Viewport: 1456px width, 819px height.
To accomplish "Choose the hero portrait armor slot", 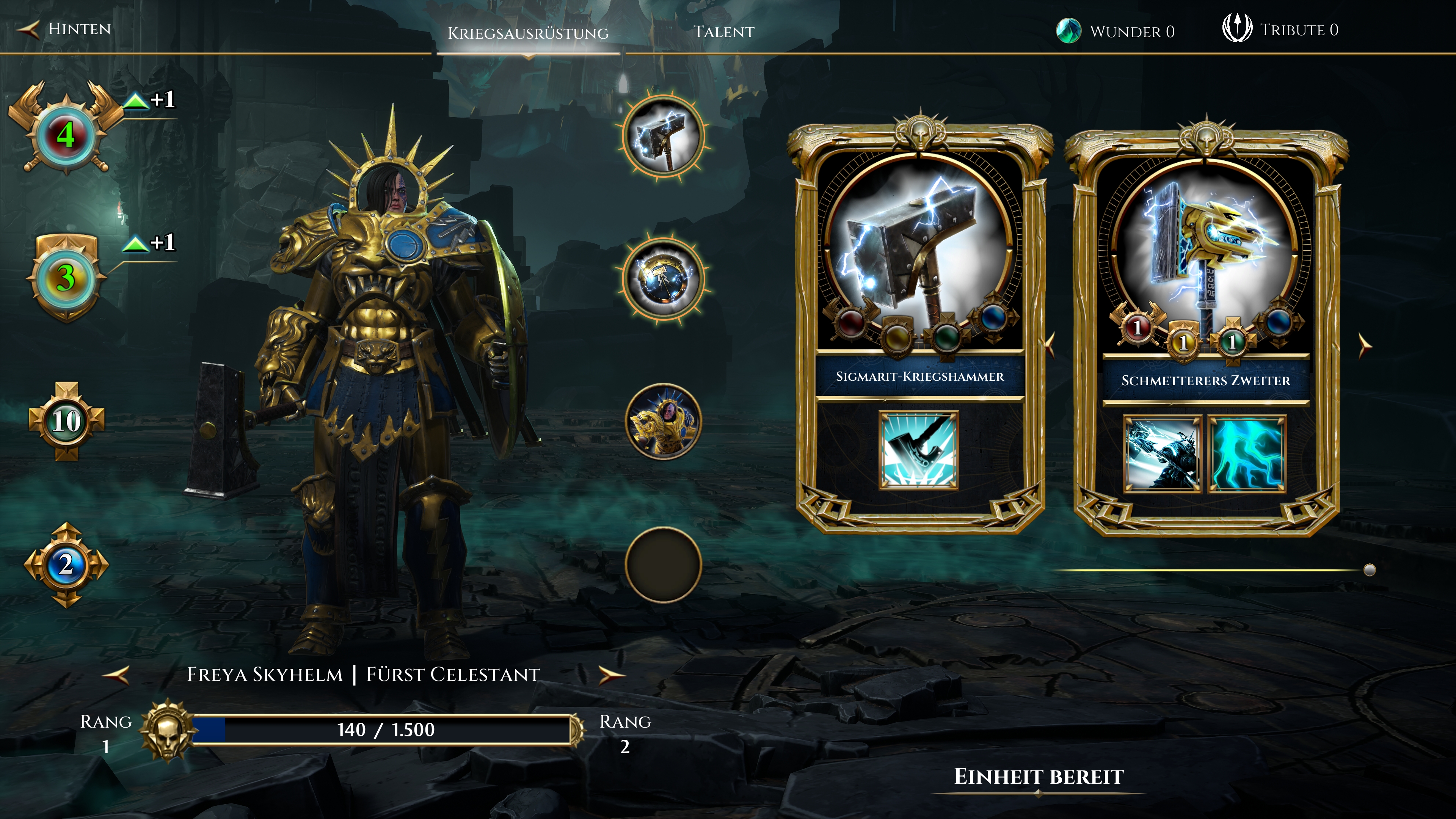I will (x=664, y=422).
